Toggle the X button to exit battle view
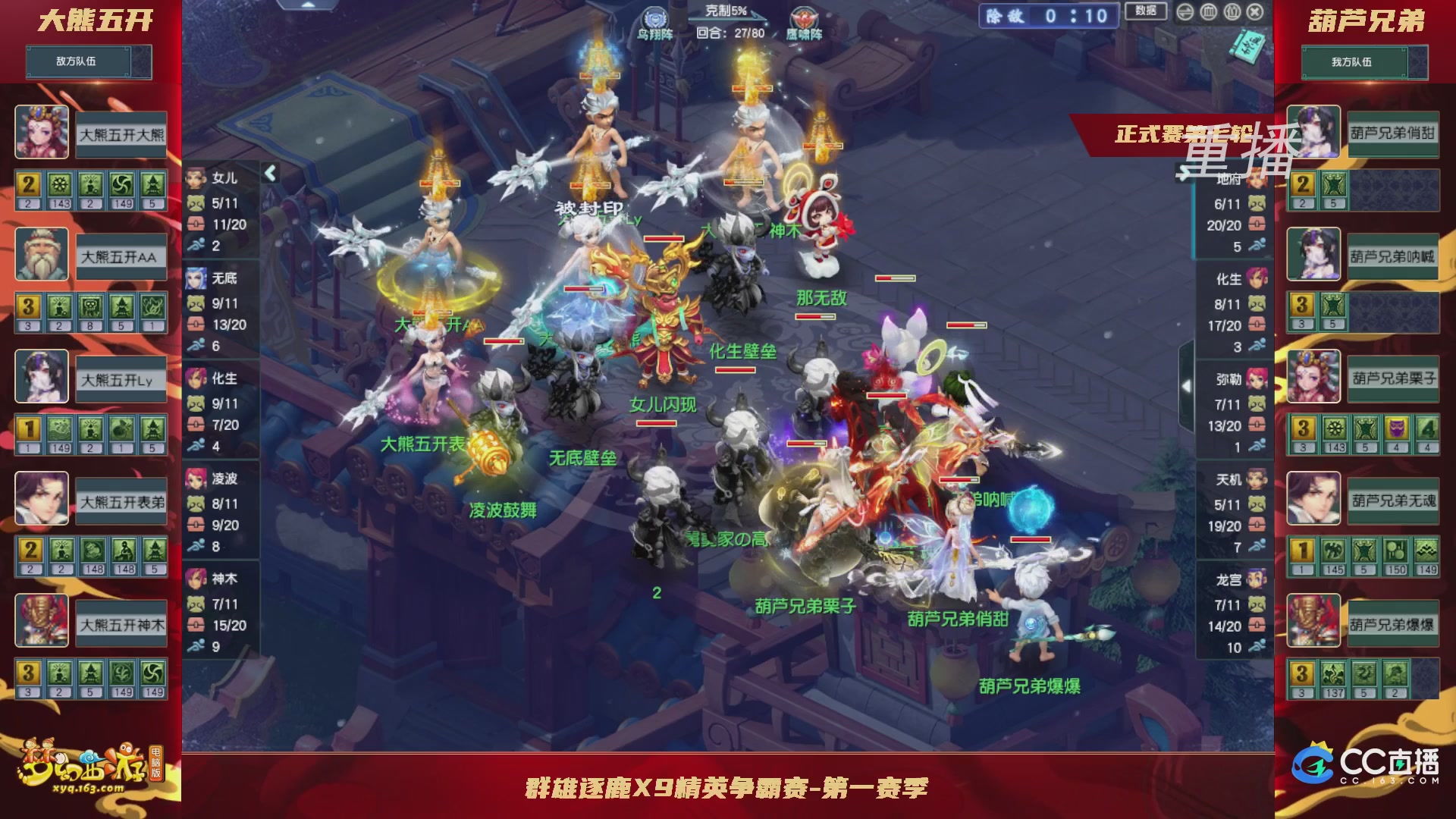The height and width of the screenshot is (819, 1456). (1254, 12)
